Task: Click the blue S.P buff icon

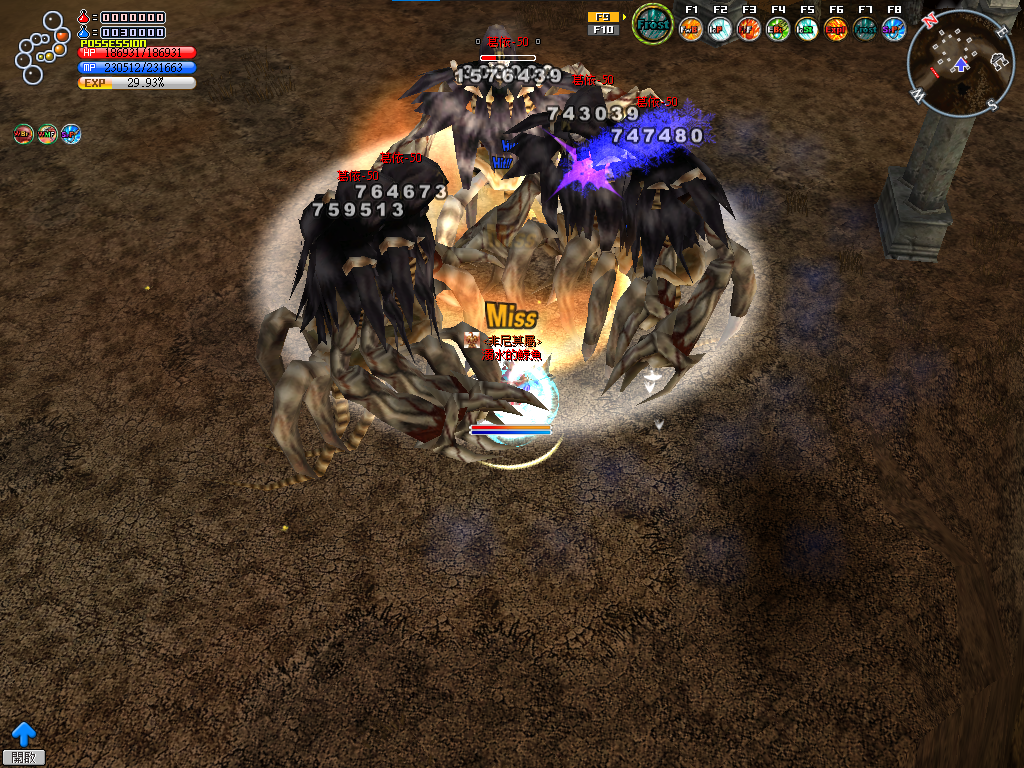Action: (71, 134)
